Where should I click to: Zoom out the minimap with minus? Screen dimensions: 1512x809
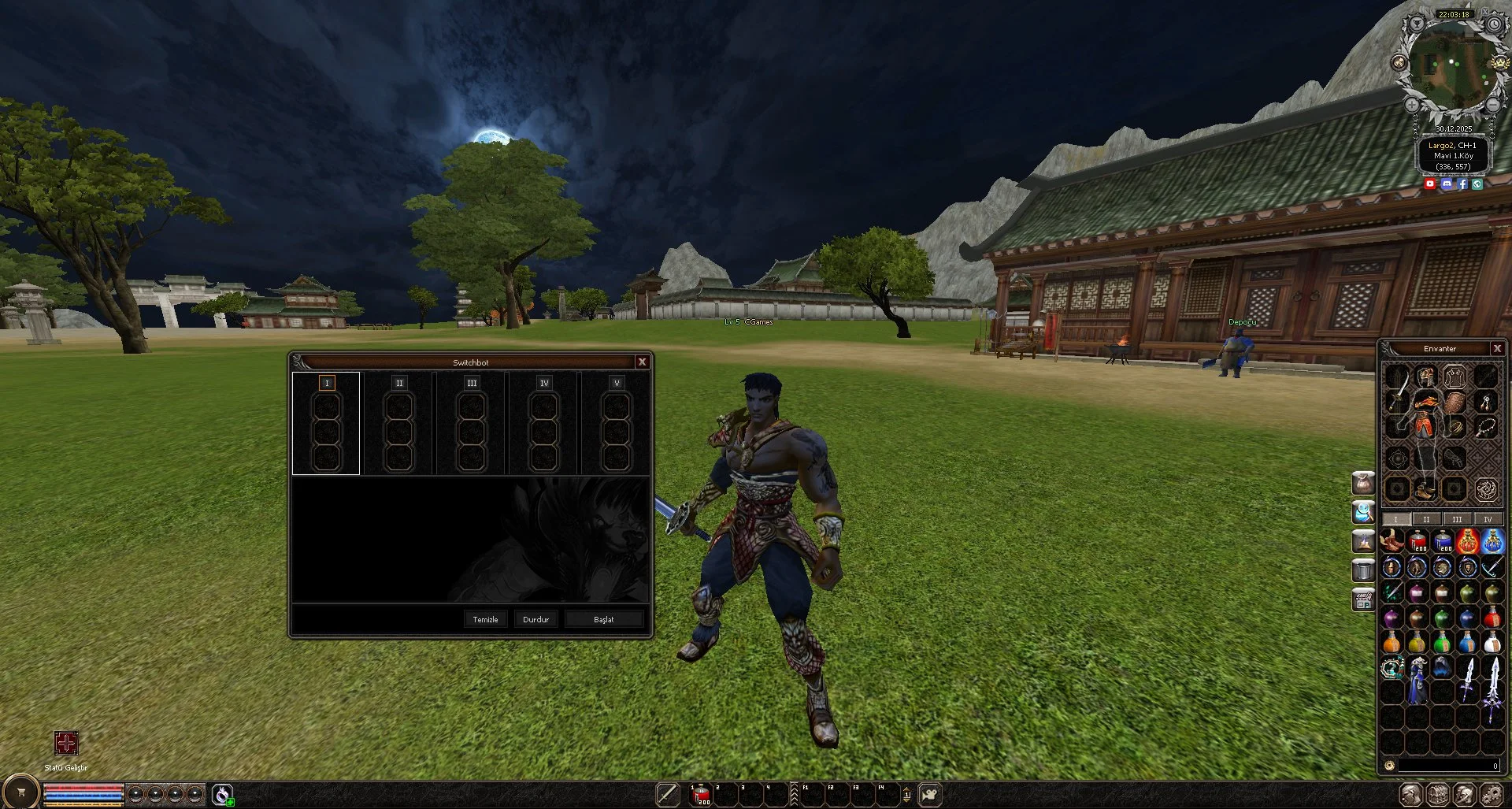pyautogui.click(x=1493, y=104)
